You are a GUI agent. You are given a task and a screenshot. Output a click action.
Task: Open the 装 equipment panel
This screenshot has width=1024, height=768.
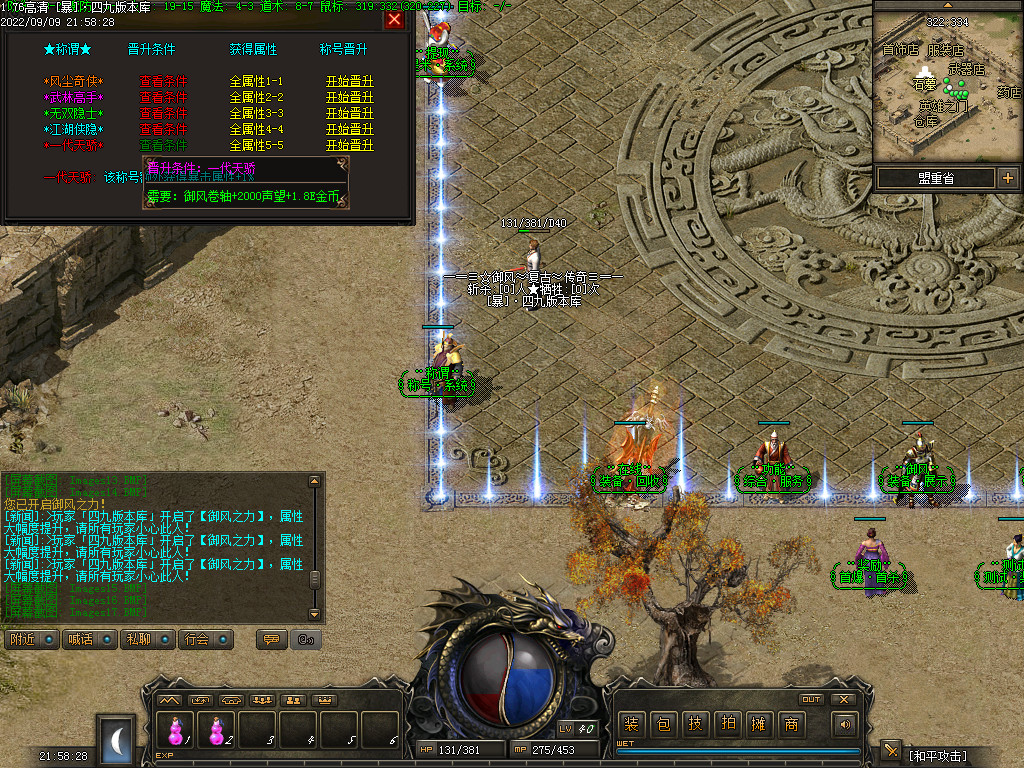pos(631,724)
